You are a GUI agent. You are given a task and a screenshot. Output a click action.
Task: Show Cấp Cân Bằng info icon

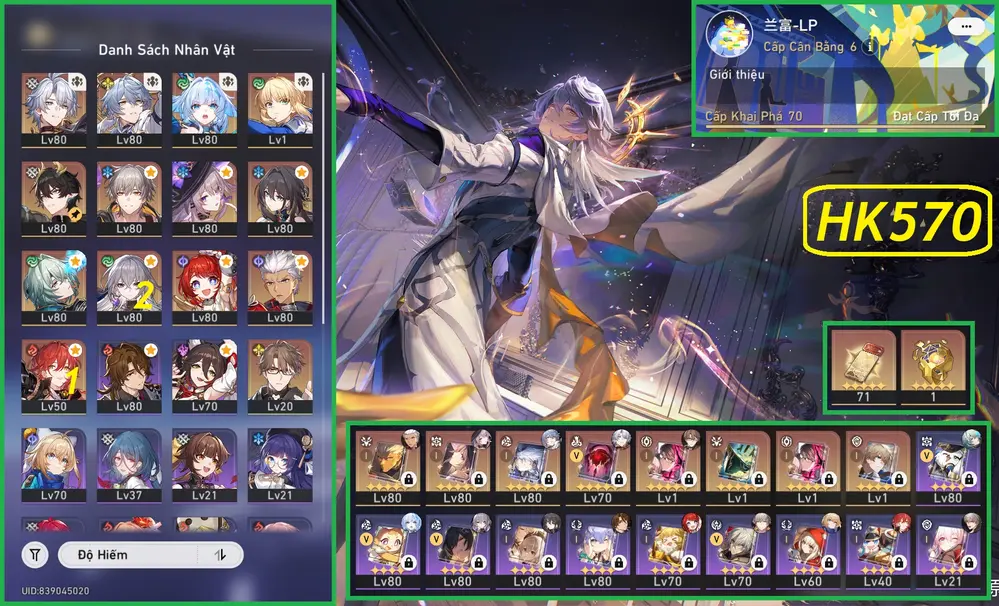click(x=871, y=46)
